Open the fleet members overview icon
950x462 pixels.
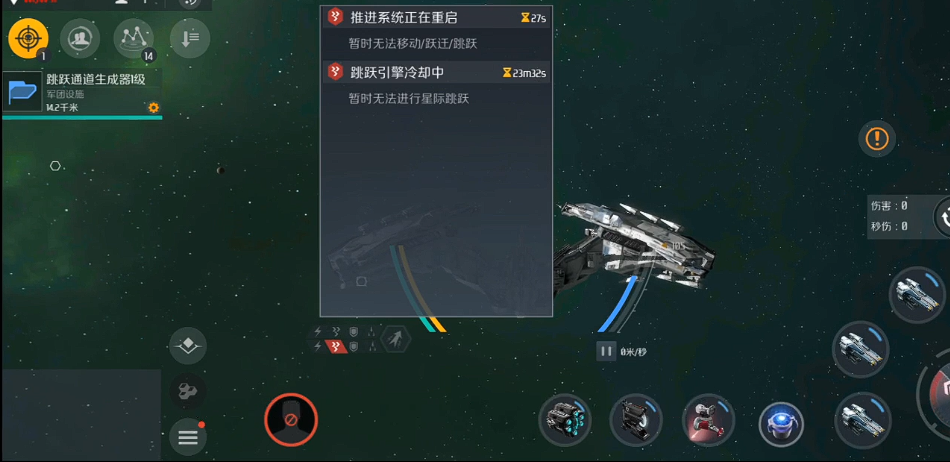click(80, 39)
